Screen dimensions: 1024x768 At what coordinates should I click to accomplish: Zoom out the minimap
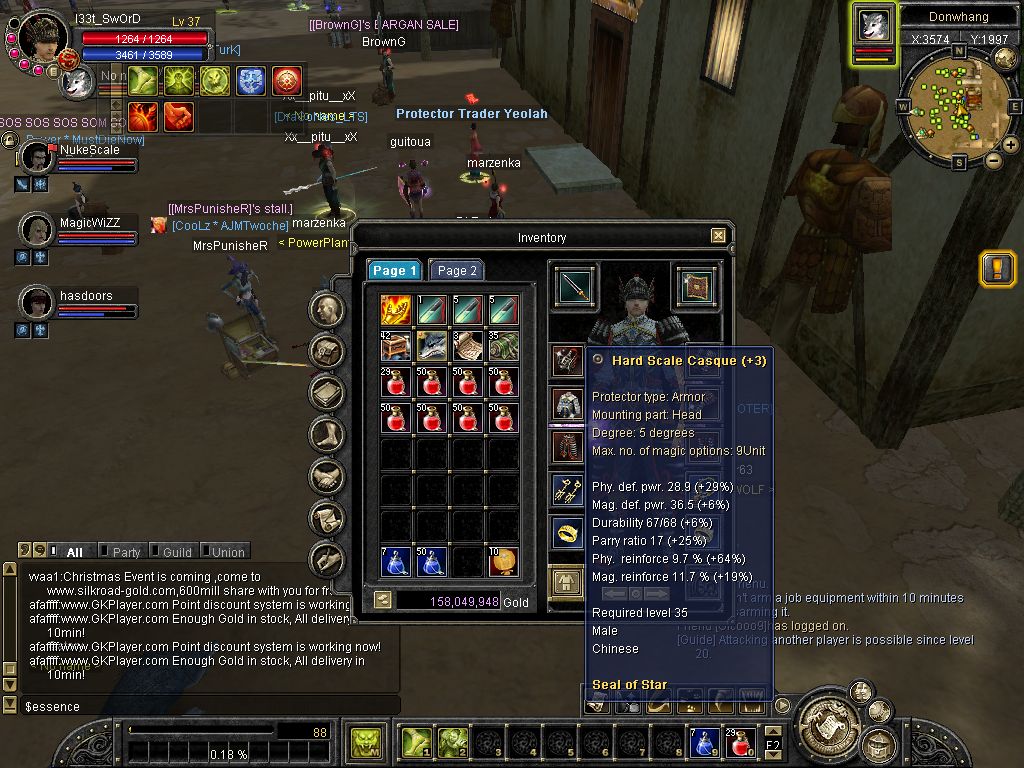tap(994, 160)
